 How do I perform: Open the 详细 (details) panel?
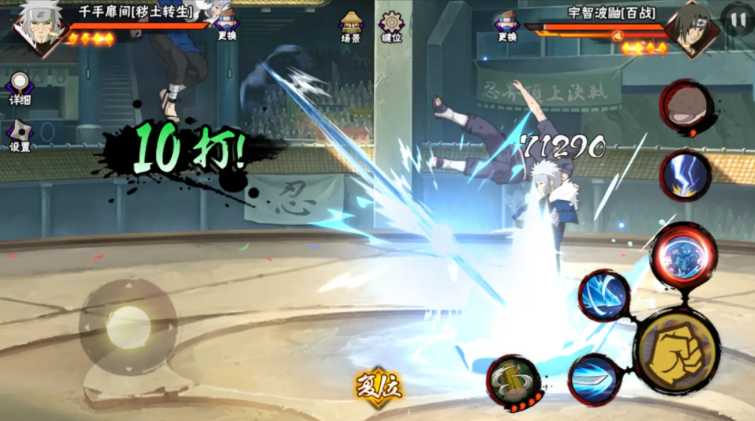[x=19, y=87]
